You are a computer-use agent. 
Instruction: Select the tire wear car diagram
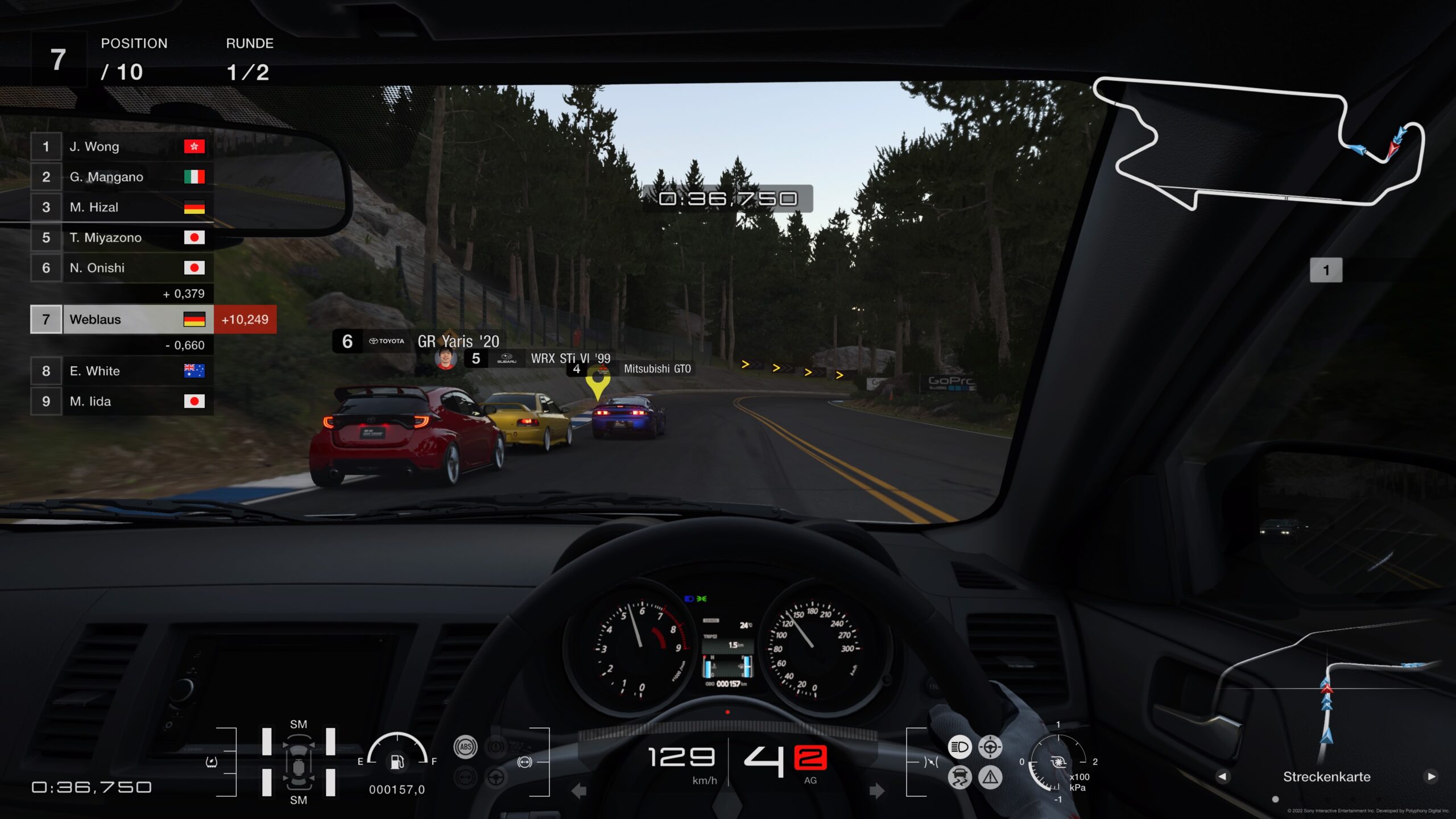298,762
